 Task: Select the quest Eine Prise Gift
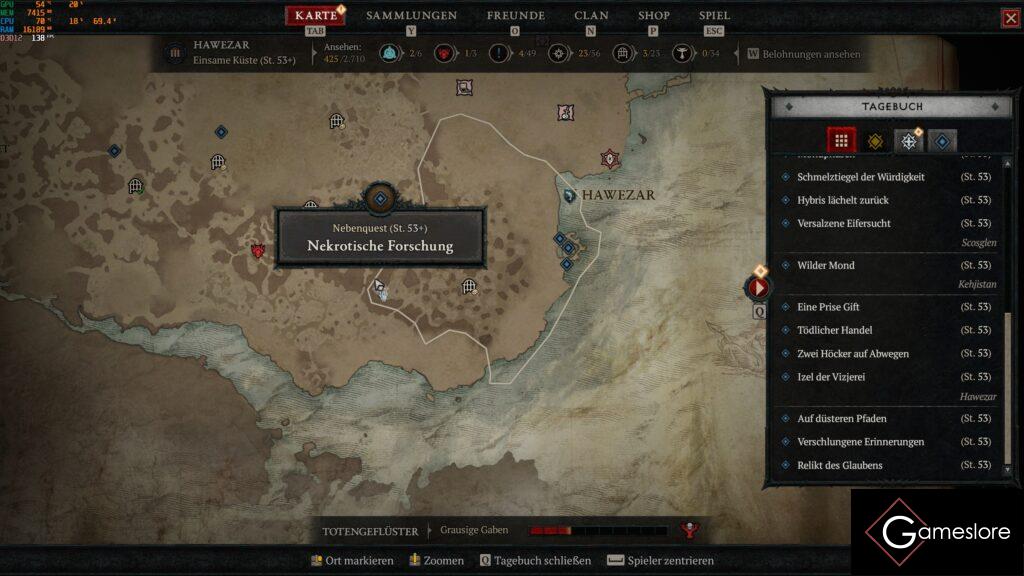click(828, 307)
